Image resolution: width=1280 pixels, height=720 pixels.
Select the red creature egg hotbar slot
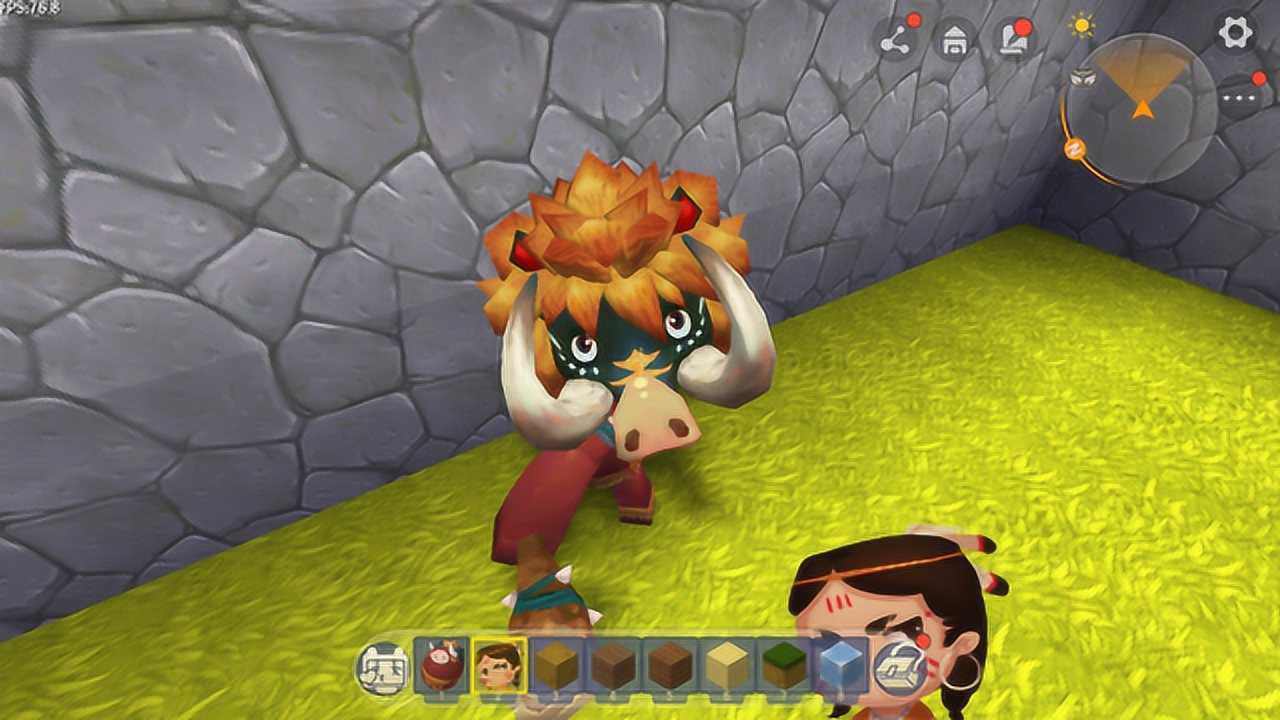click(442, 665)
